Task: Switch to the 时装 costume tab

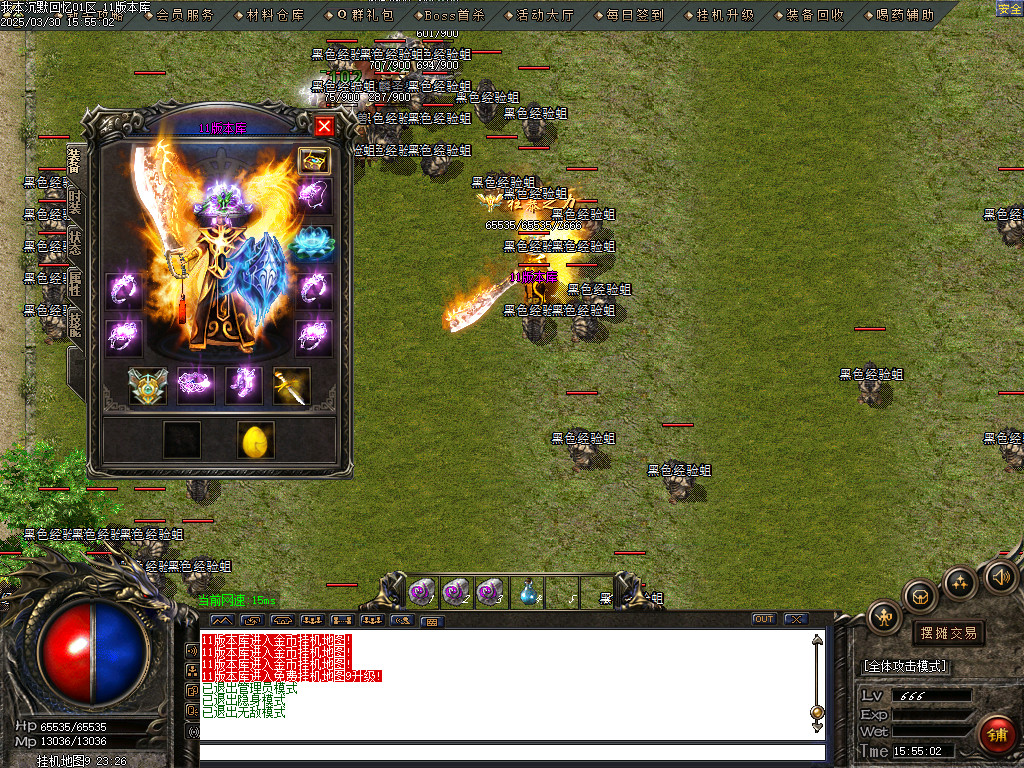Action: [x=75, y=202]
